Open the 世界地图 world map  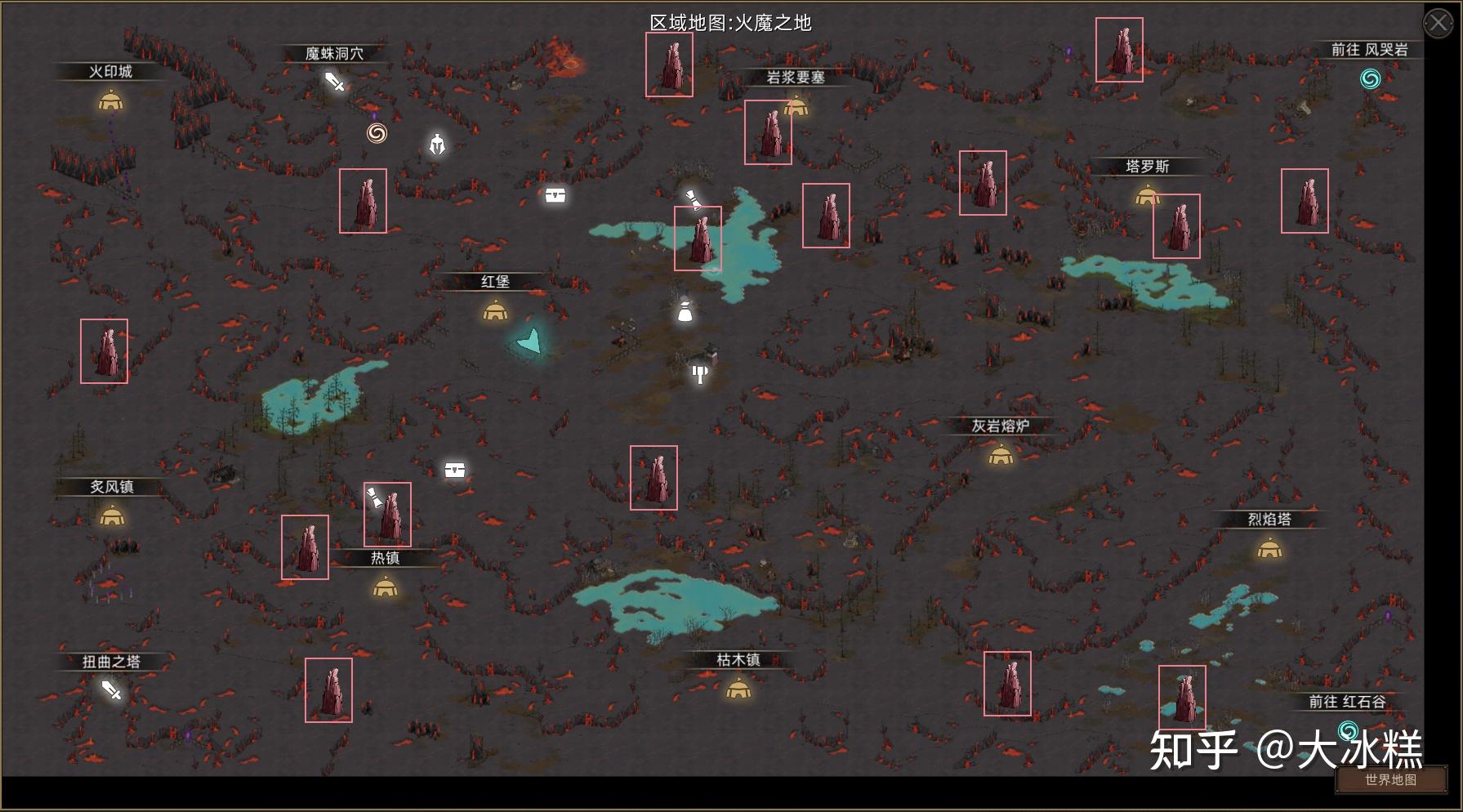coord(1390,779)
